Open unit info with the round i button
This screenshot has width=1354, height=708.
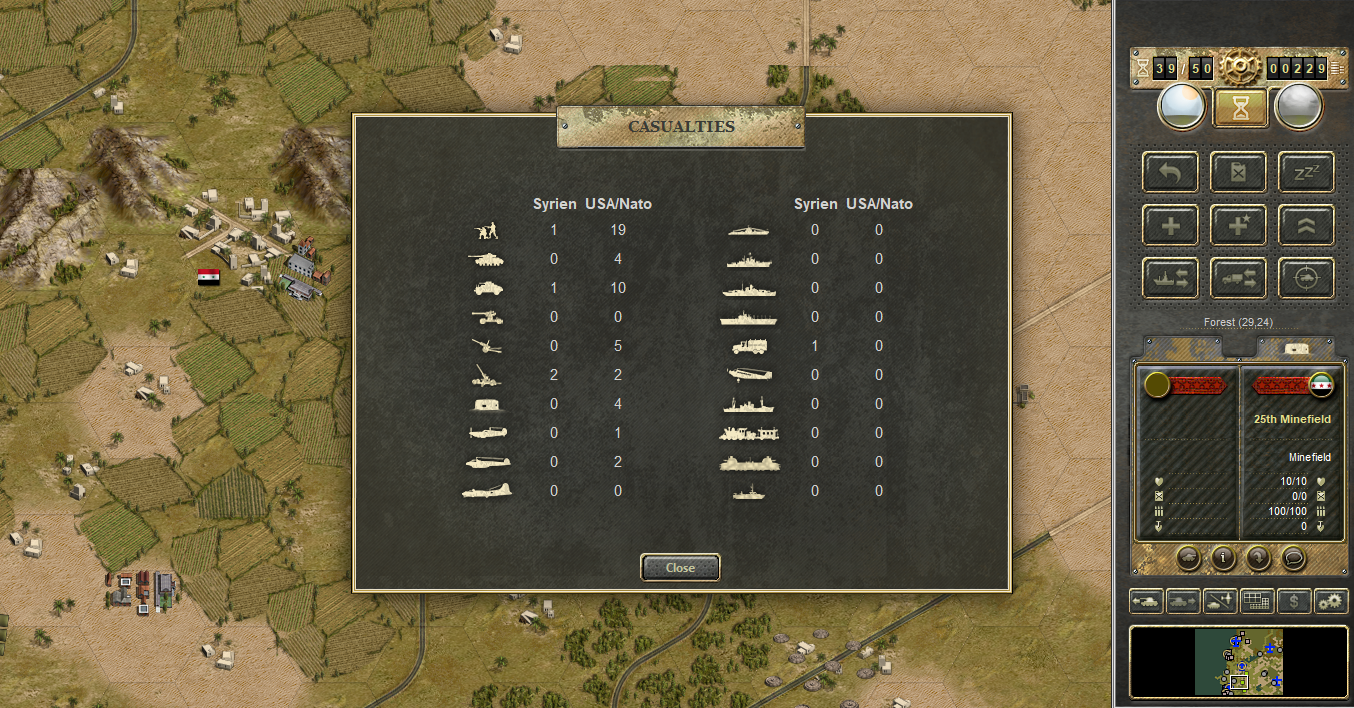click(x=1222, y=558)
